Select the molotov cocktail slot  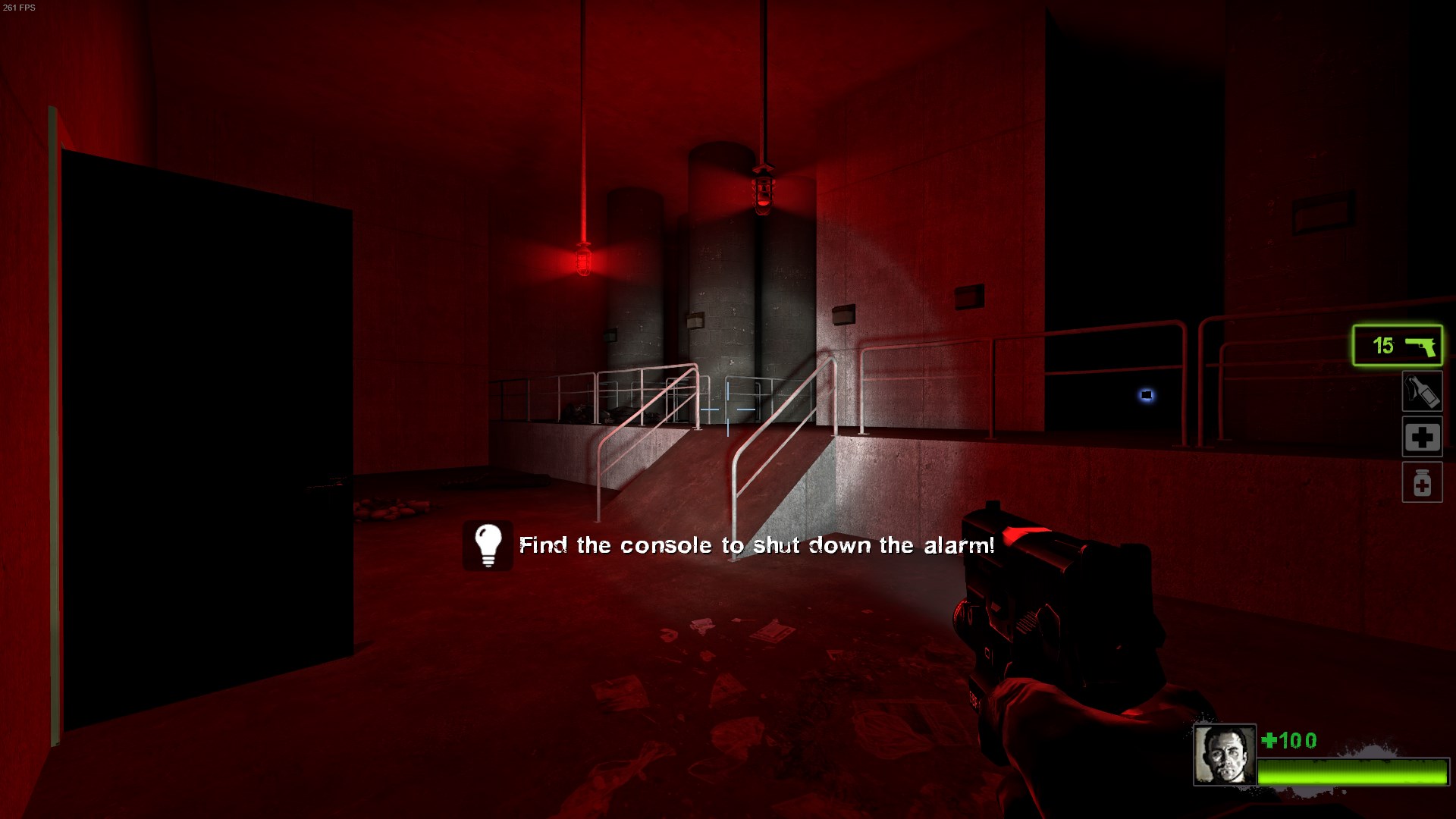point(1421,392)
